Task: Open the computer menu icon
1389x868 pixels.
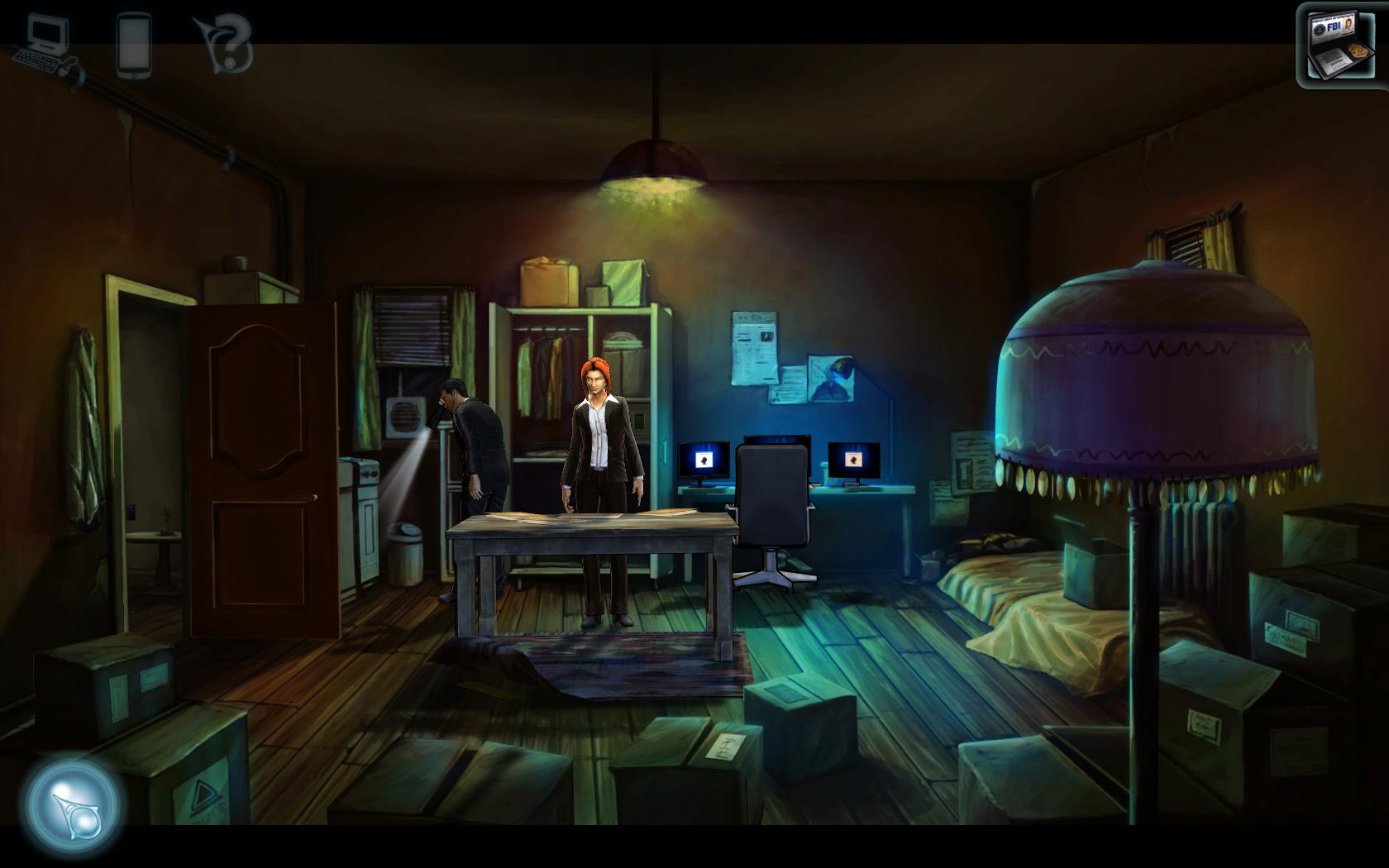Action: click(x=45, y=43)
